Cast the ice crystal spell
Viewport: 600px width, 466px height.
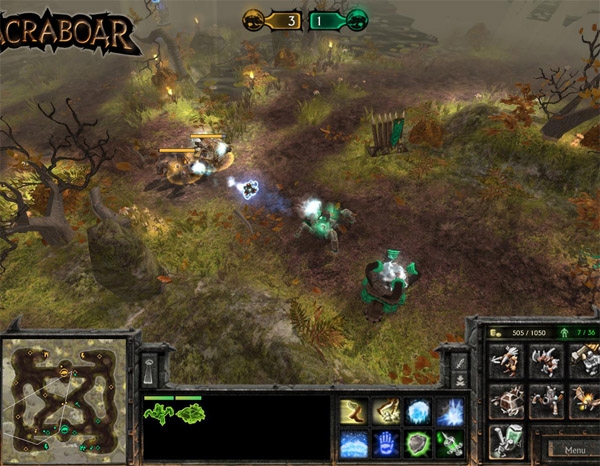click(x=418, y=411)
